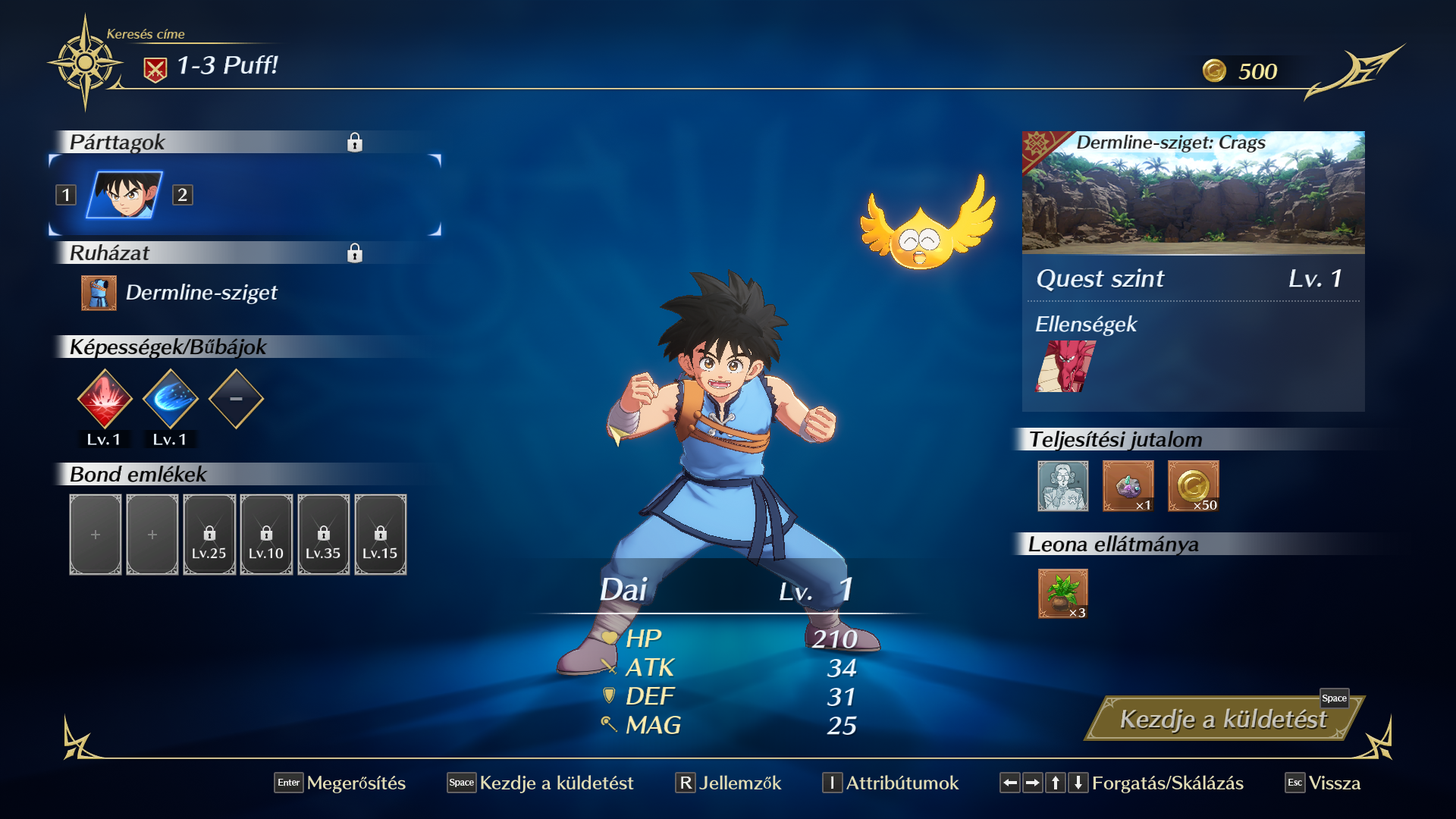The height and width of the screenshot is (819, 1456).
Task: Select the red burst skill icon
Action: click(105, 399)
